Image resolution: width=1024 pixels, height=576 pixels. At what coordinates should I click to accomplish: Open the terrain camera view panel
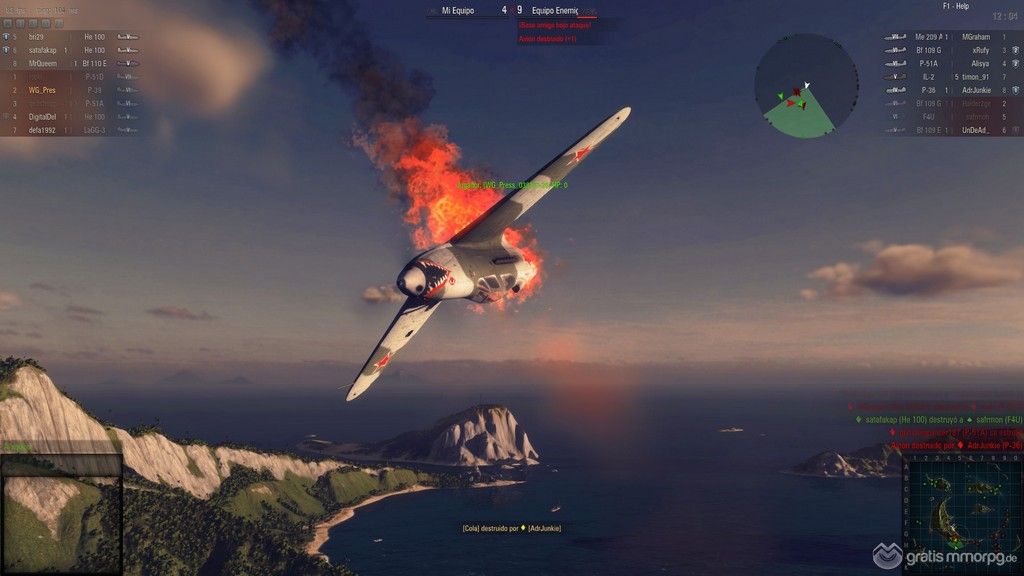tap(60, 511)
